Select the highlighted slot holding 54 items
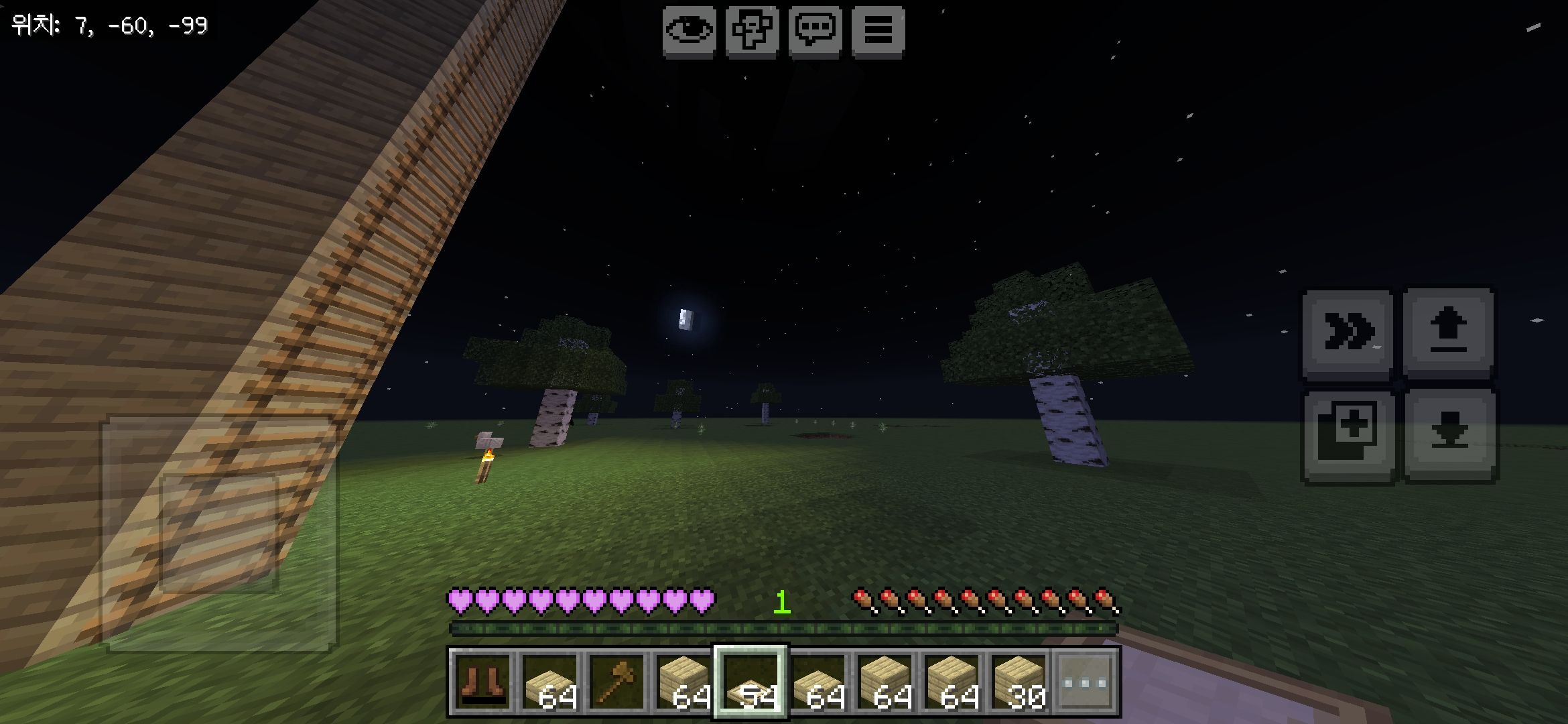This screenshot has height=724, width=1568. coord(750,682)
